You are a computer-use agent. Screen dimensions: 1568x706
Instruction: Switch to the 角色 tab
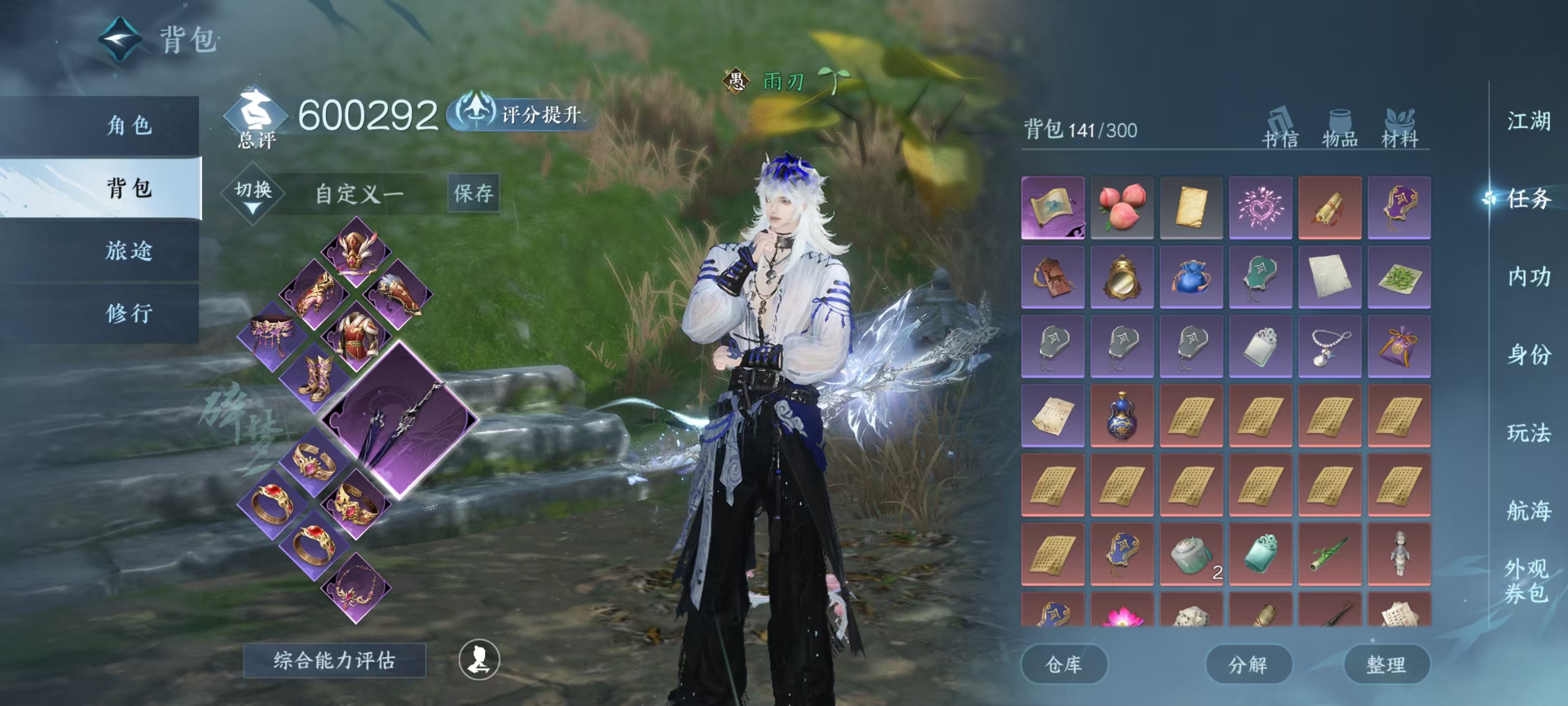128,126
